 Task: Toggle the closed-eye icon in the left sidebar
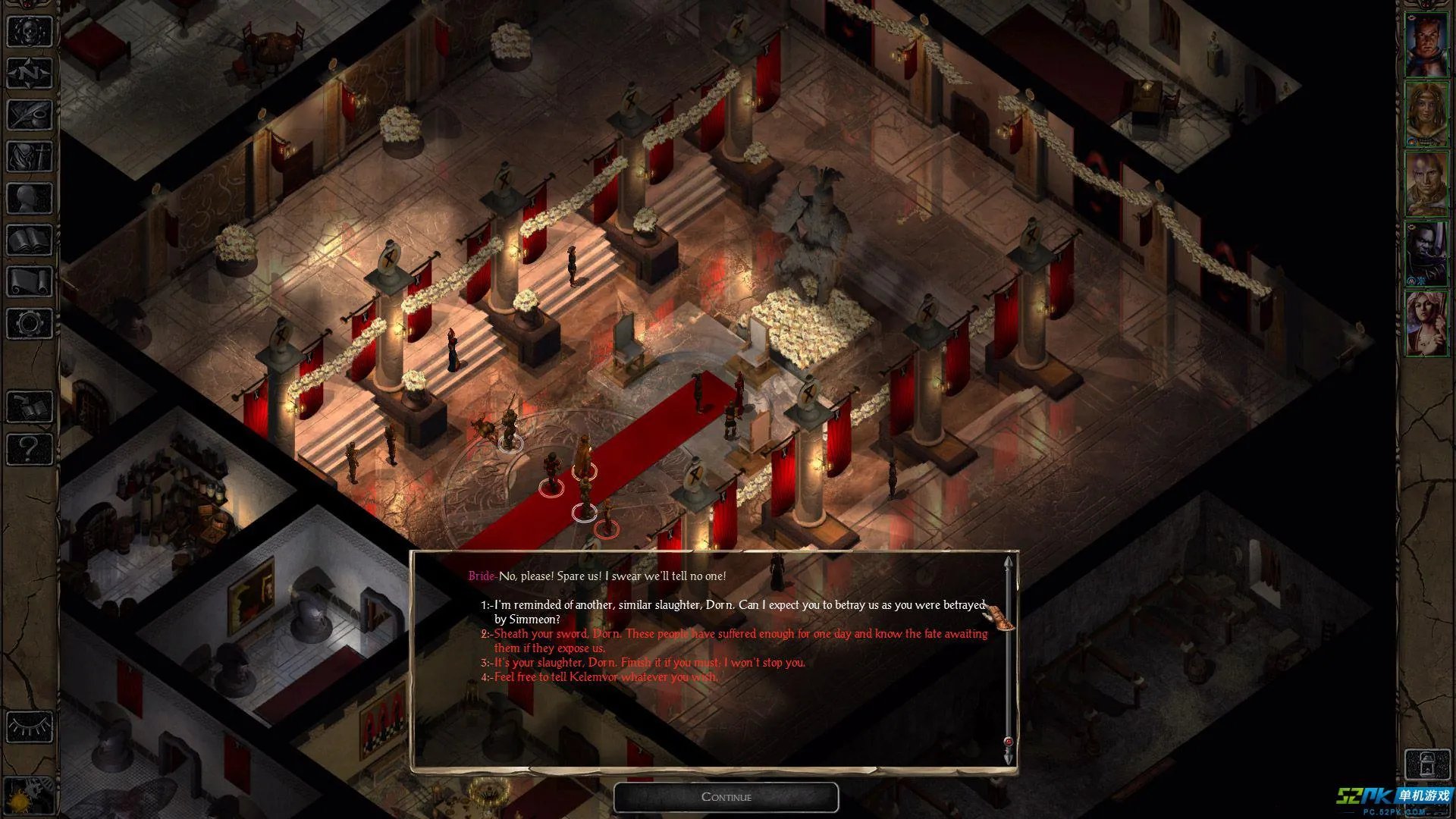pos(29,726)
